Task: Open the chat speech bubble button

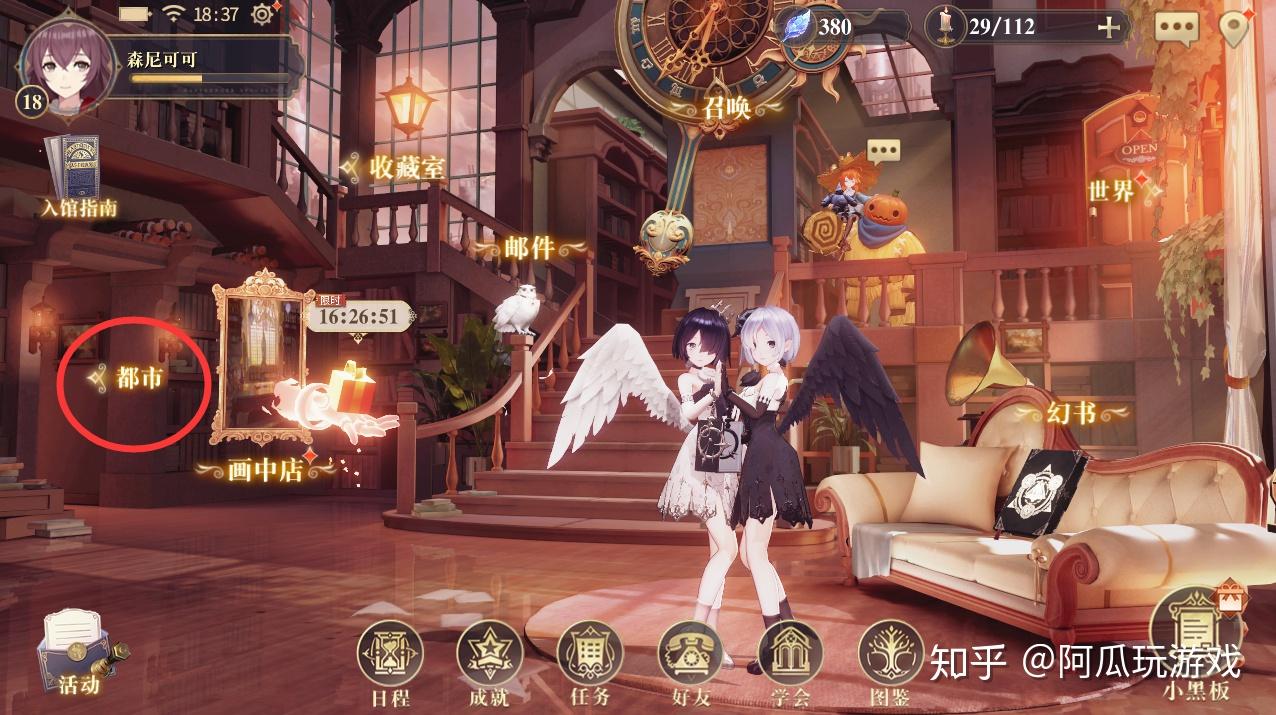Action: (x=1176, y=27)
